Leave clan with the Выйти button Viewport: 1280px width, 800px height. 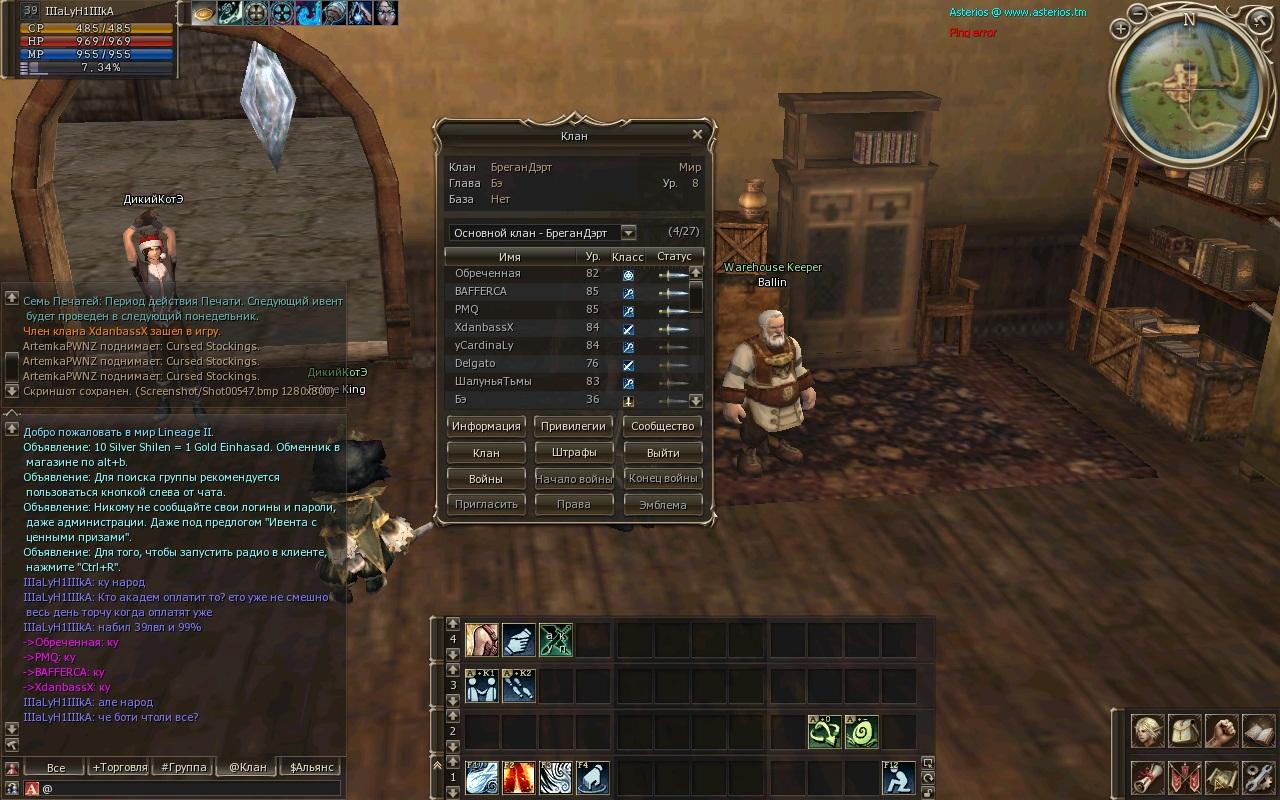click(662, 452)
